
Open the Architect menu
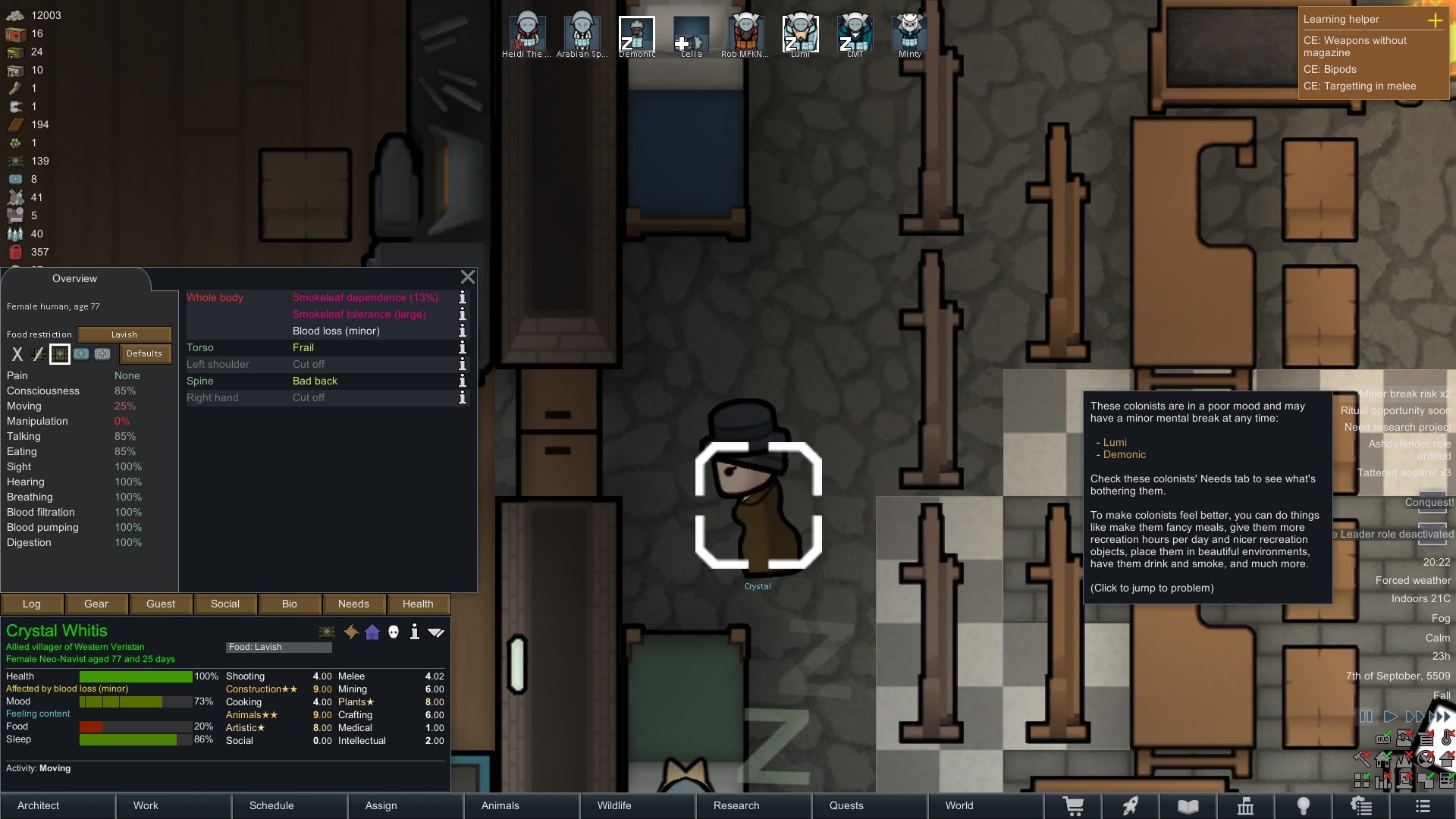58,805
